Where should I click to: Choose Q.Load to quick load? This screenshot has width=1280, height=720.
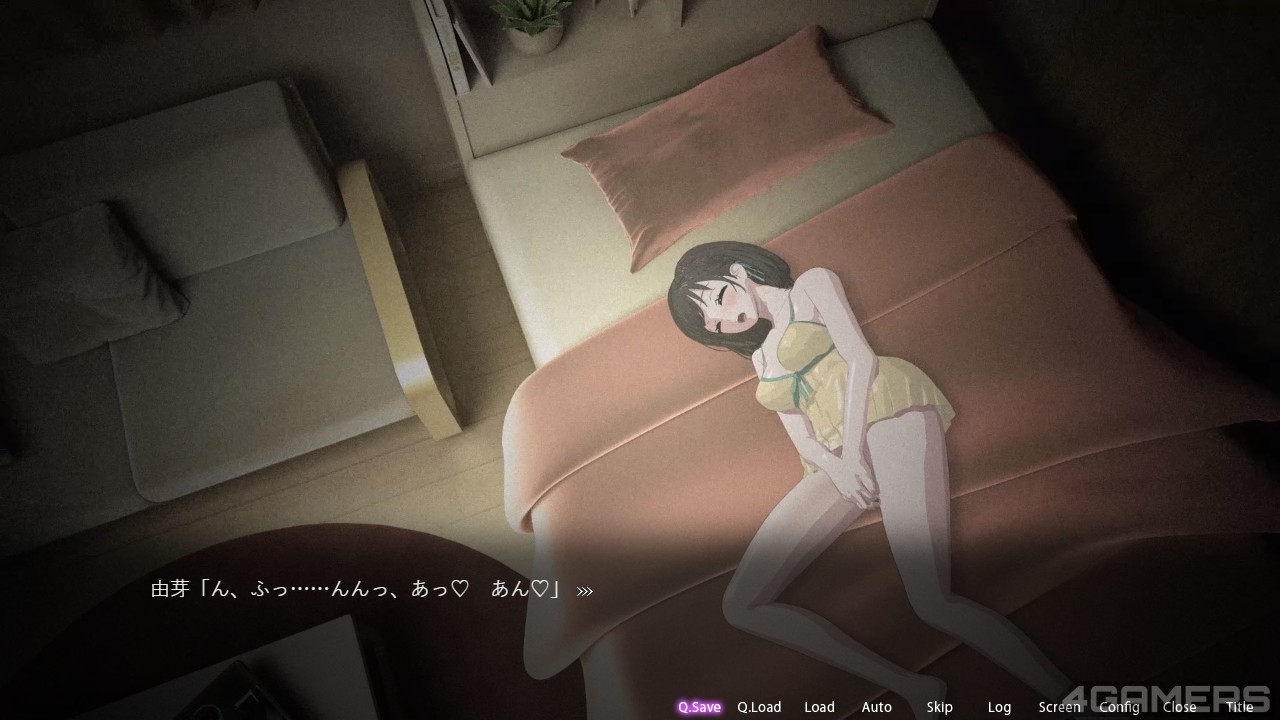[759, 707]
